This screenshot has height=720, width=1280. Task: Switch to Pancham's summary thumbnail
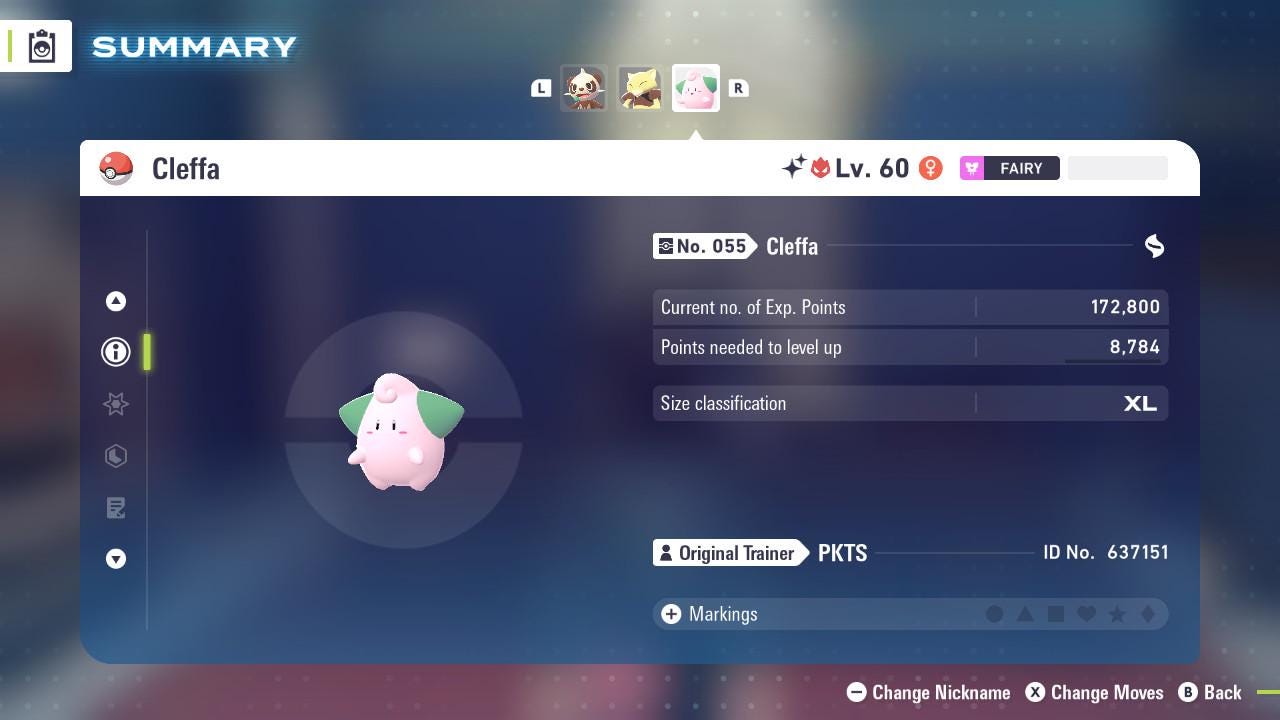point(585,88)
